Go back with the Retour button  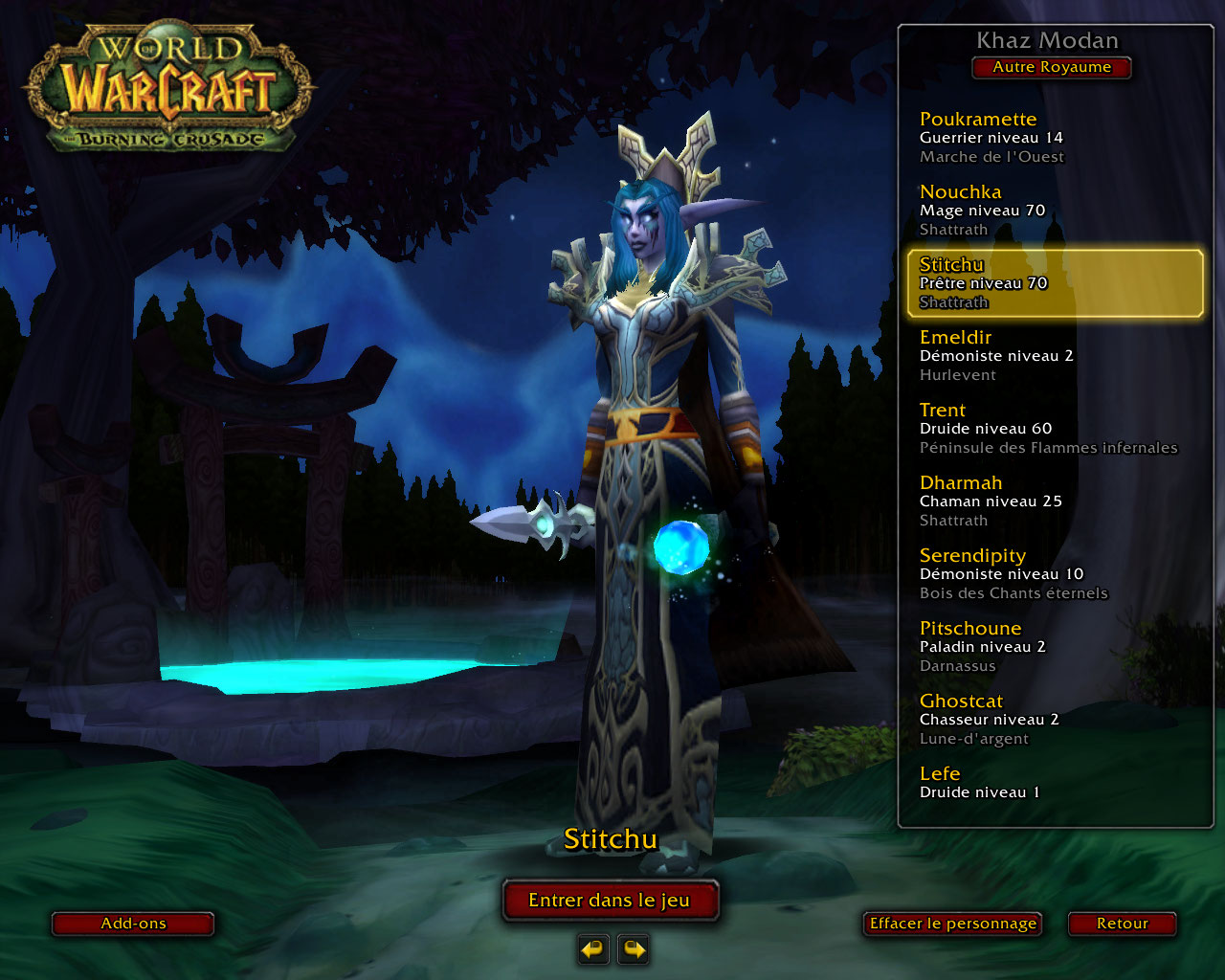click(x=1122, y=924)
